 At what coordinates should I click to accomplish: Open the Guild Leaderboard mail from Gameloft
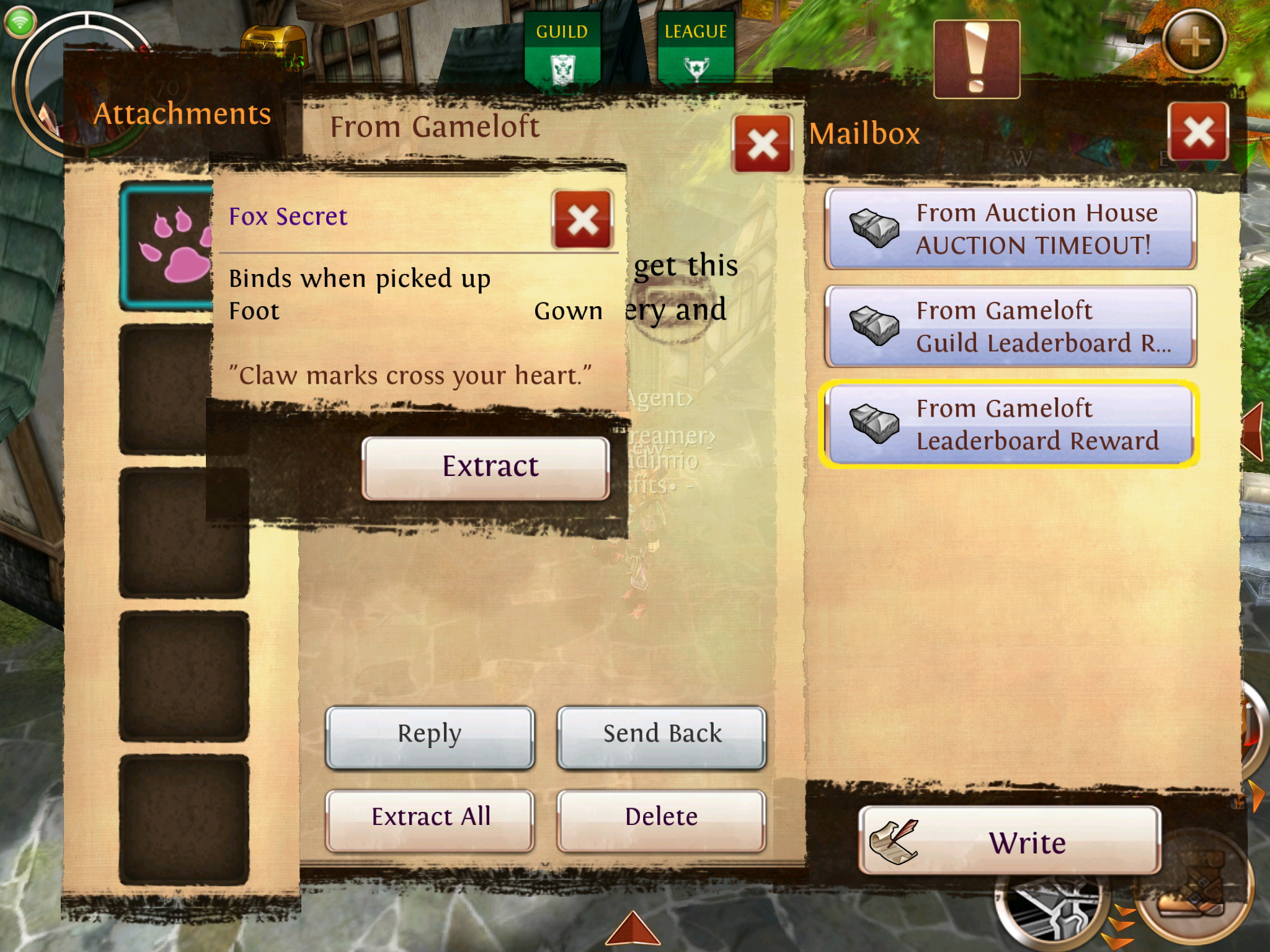[x=1010, y=327]
